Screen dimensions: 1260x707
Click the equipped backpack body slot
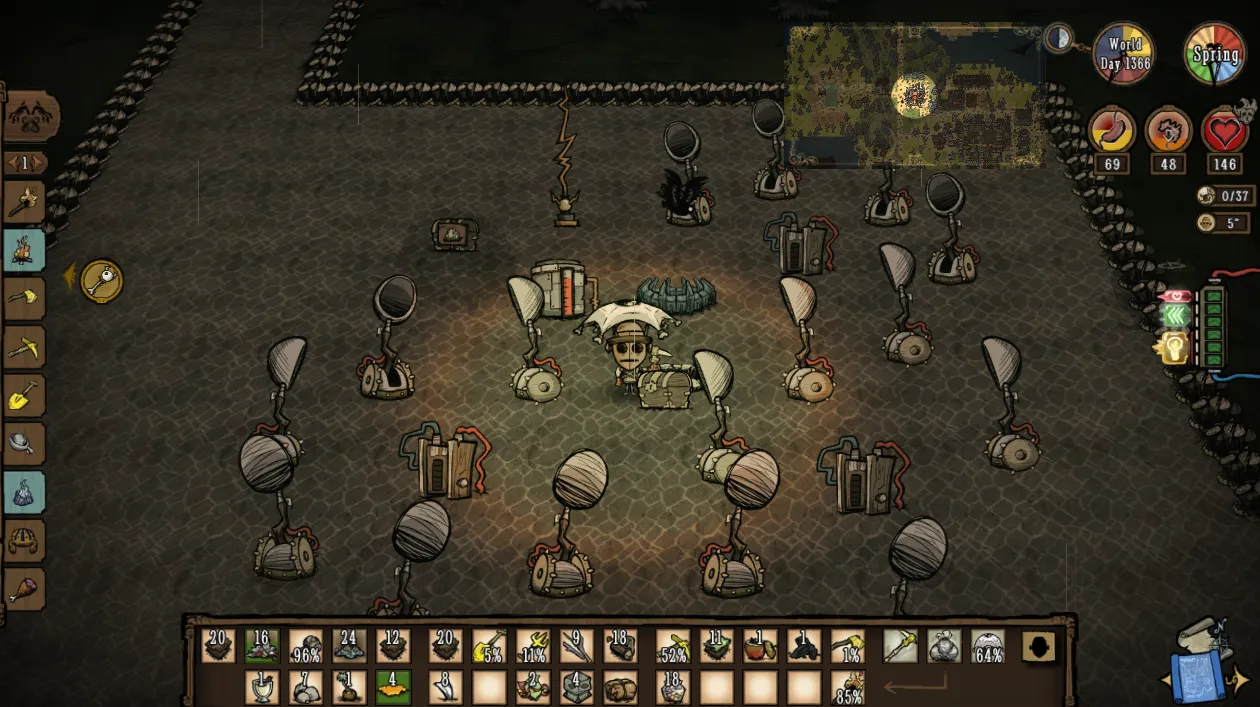click(944, 646)
